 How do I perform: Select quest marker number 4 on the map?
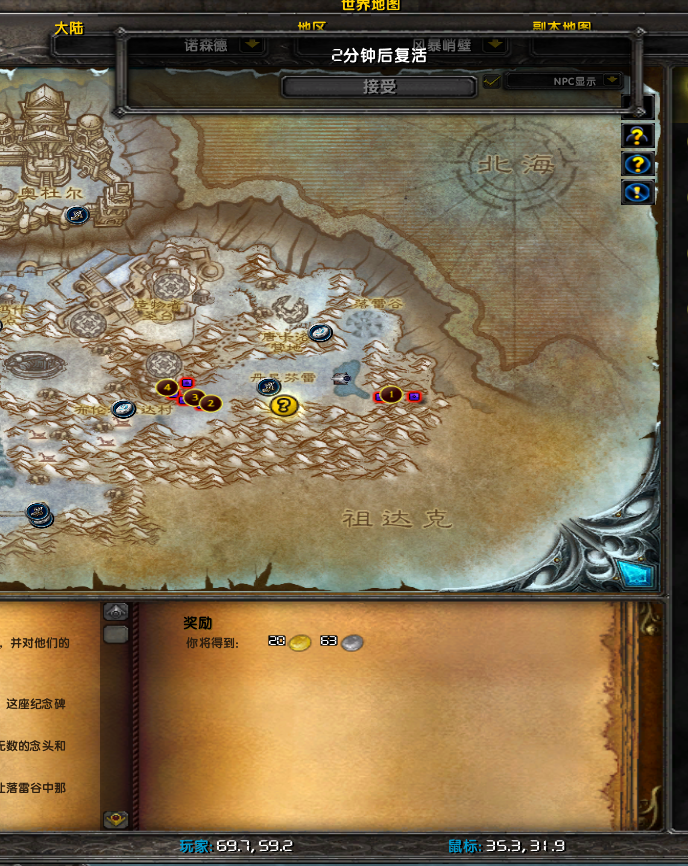[x=167, y=387]
